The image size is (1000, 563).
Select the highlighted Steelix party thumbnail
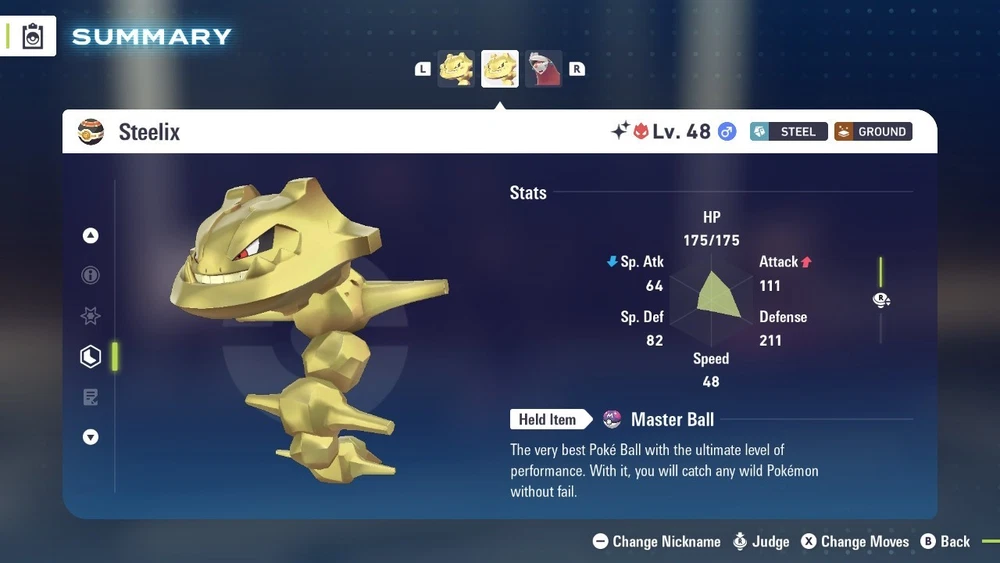(x=500, y=69)
